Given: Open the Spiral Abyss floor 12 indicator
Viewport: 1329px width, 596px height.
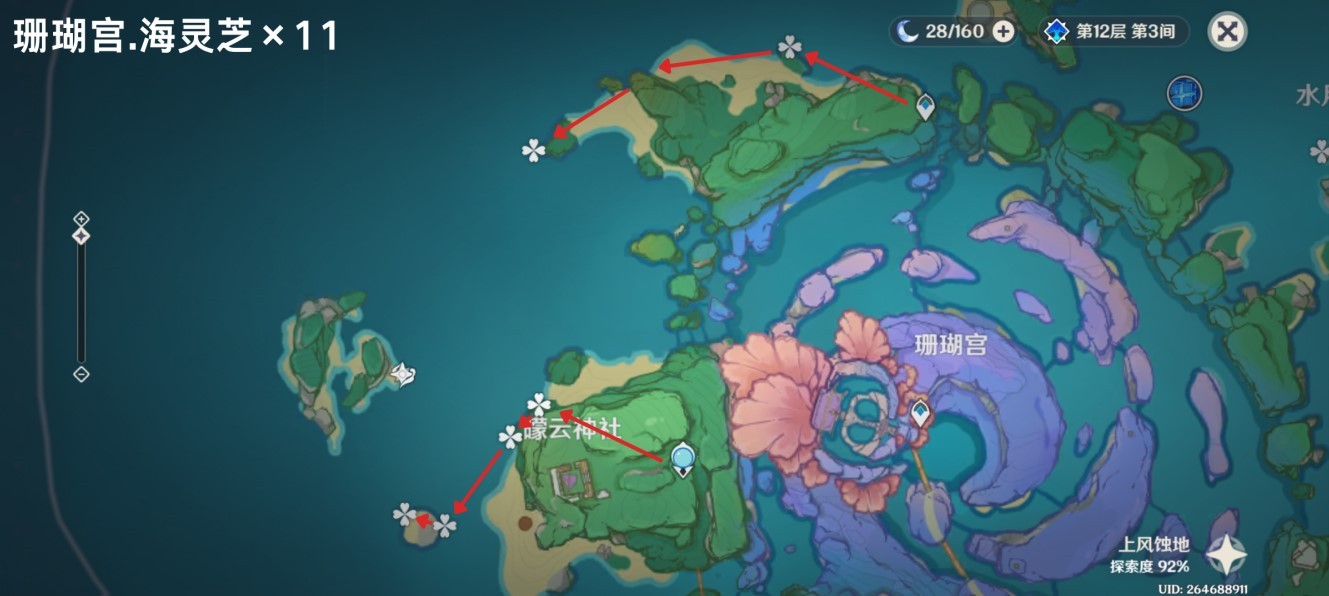Looking at the screenshot, I should [x=1115, y=32].
